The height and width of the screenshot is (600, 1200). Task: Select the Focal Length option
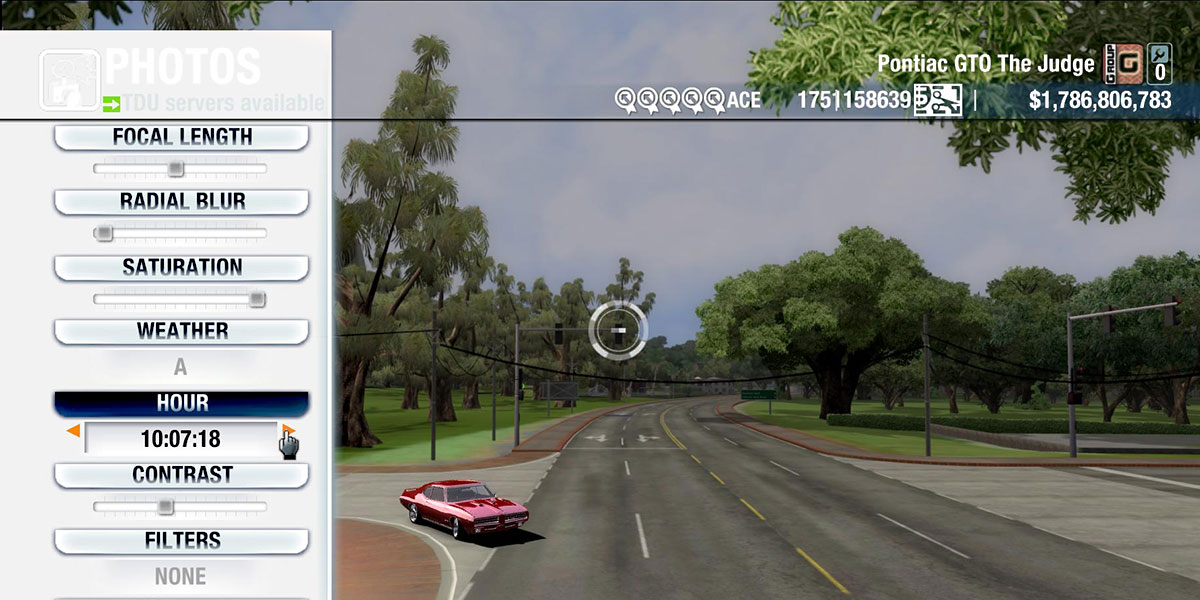click(181, 137)
